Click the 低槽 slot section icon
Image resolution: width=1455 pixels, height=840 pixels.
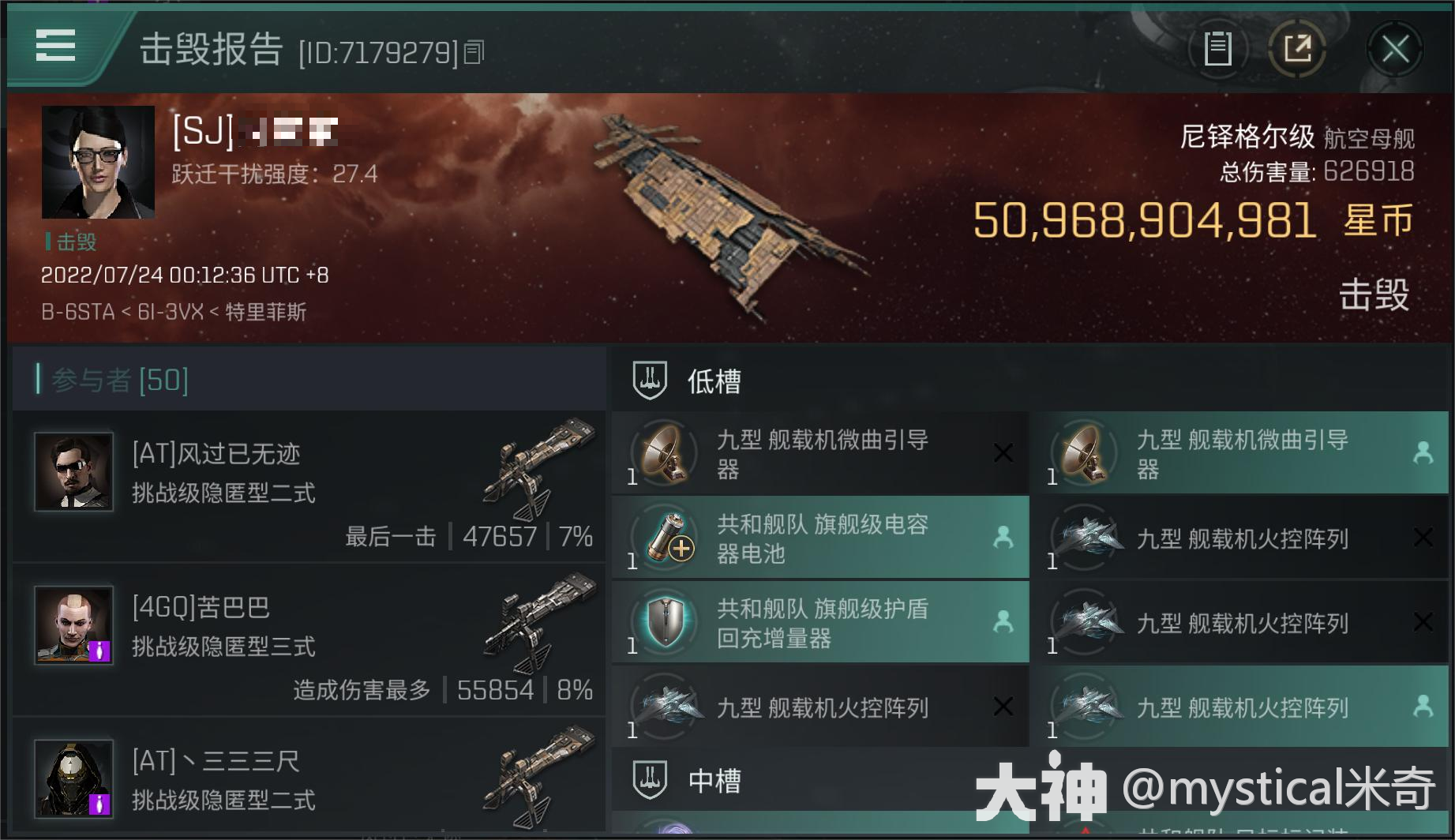point(647,380)
